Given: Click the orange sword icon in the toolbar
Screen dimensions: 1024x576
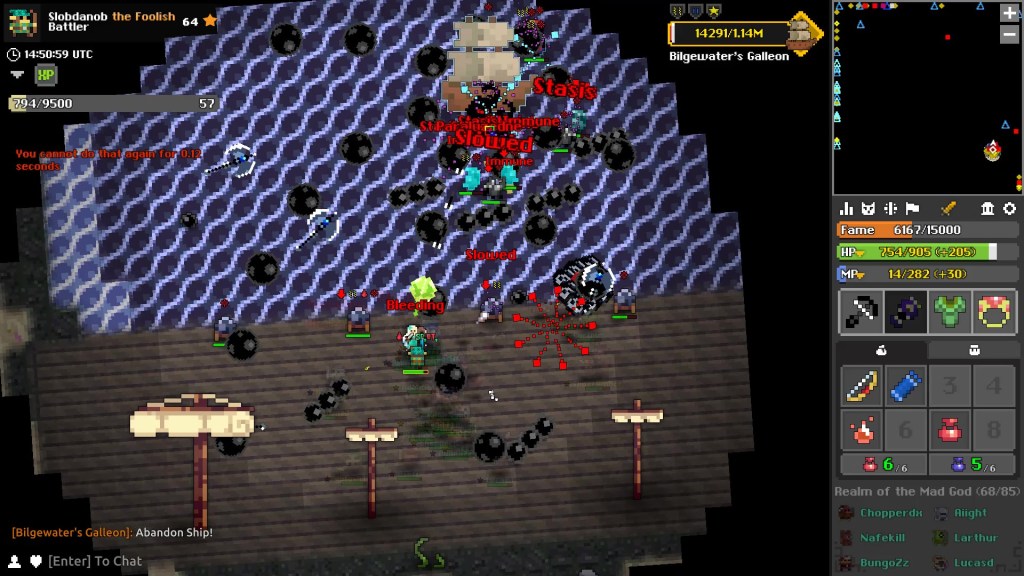Looking at the screenshot, I should pos(949,208).
